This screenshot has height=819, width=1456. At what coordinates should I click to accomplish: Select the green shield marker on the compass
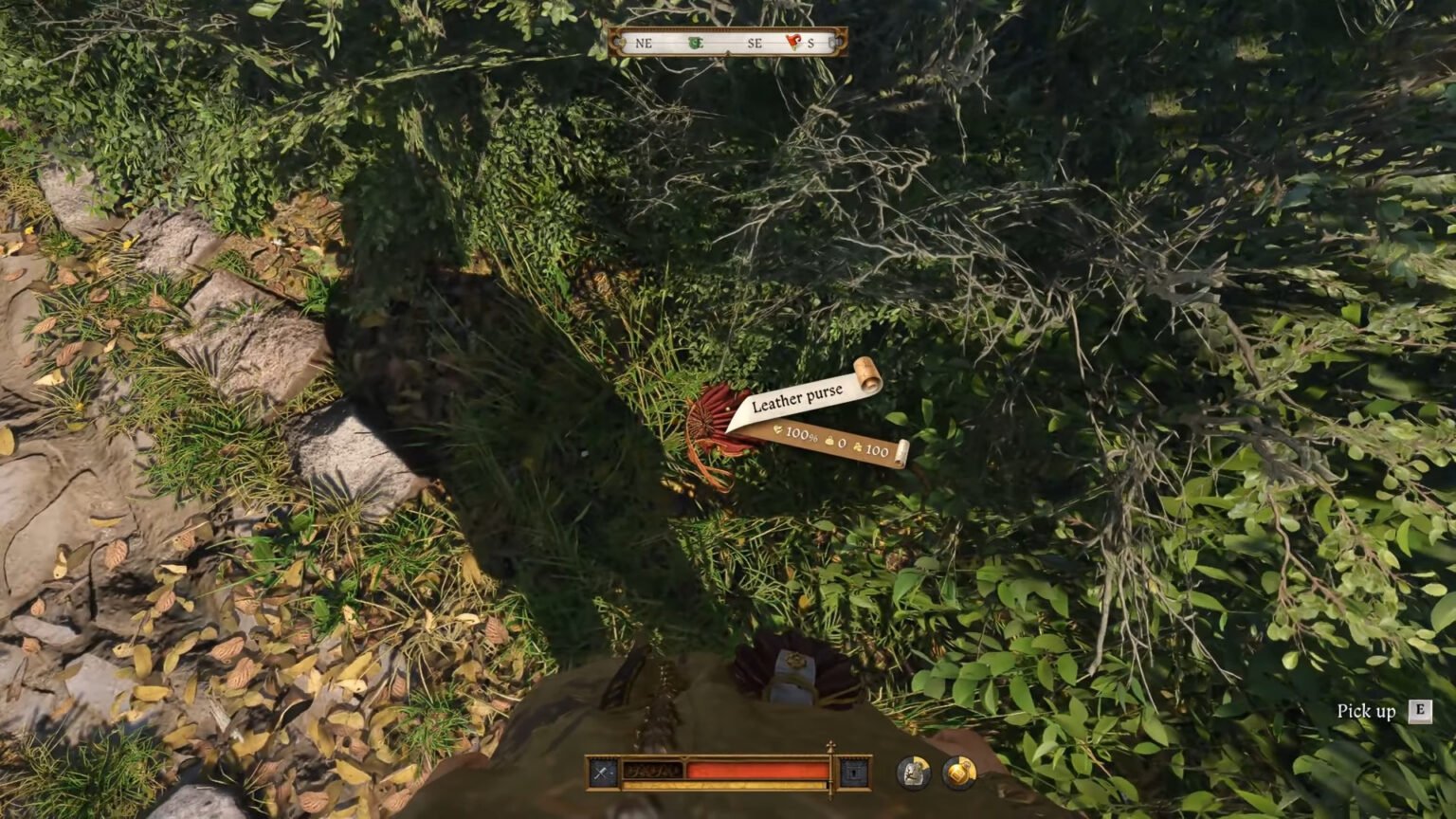pyautogui.click(x=696, y=42)
